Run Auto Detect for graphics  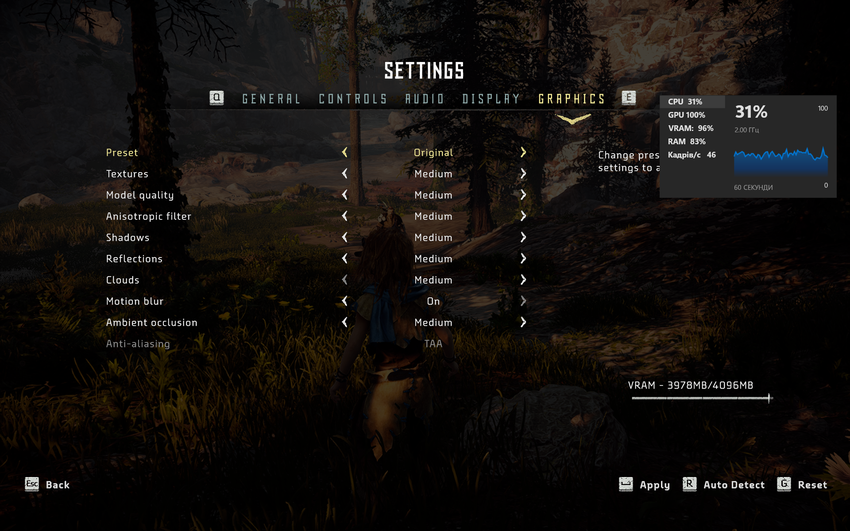724,485
